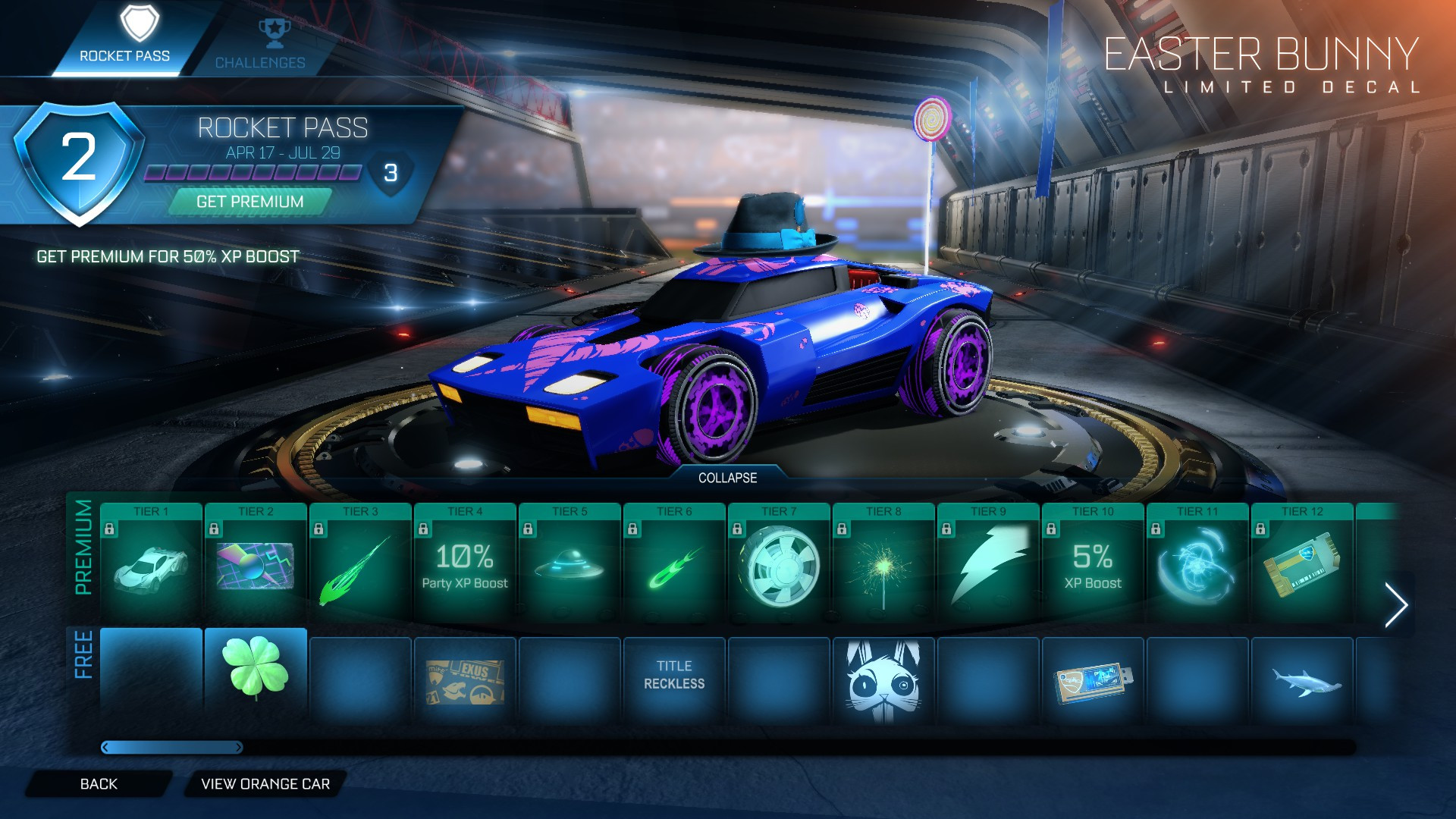Viewport: 1456px width, 819px height.
Task: Pick the free shark topper reward
Action: [1302, 680]
